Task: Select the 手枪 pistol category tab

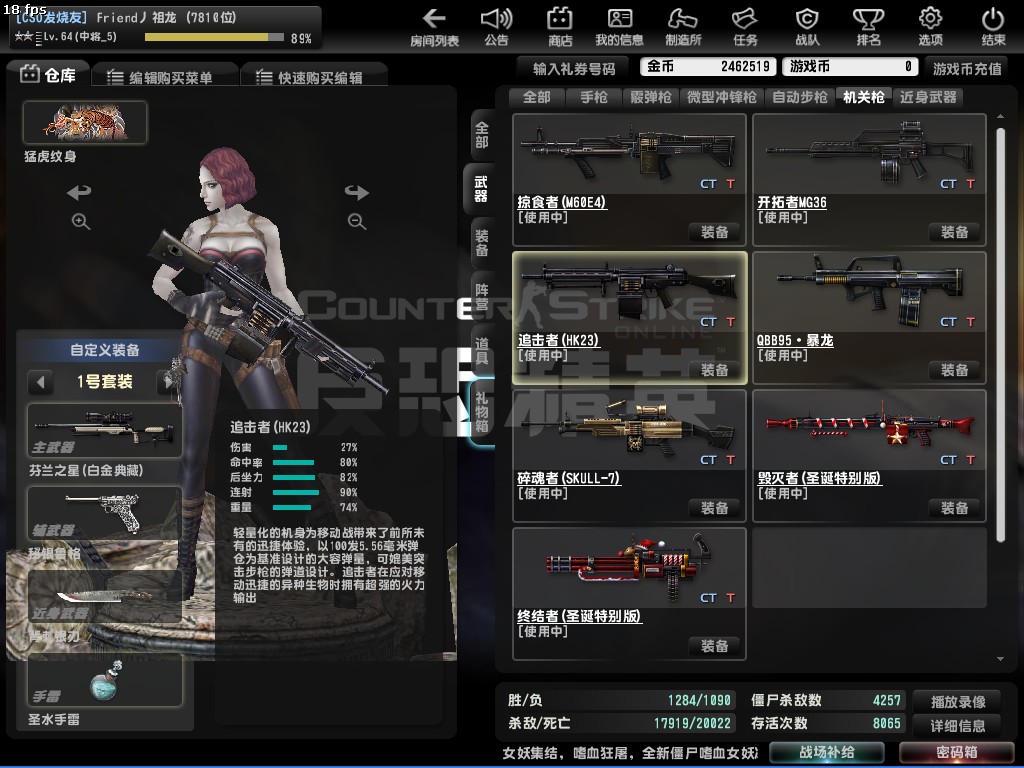Action: [593, 97]
